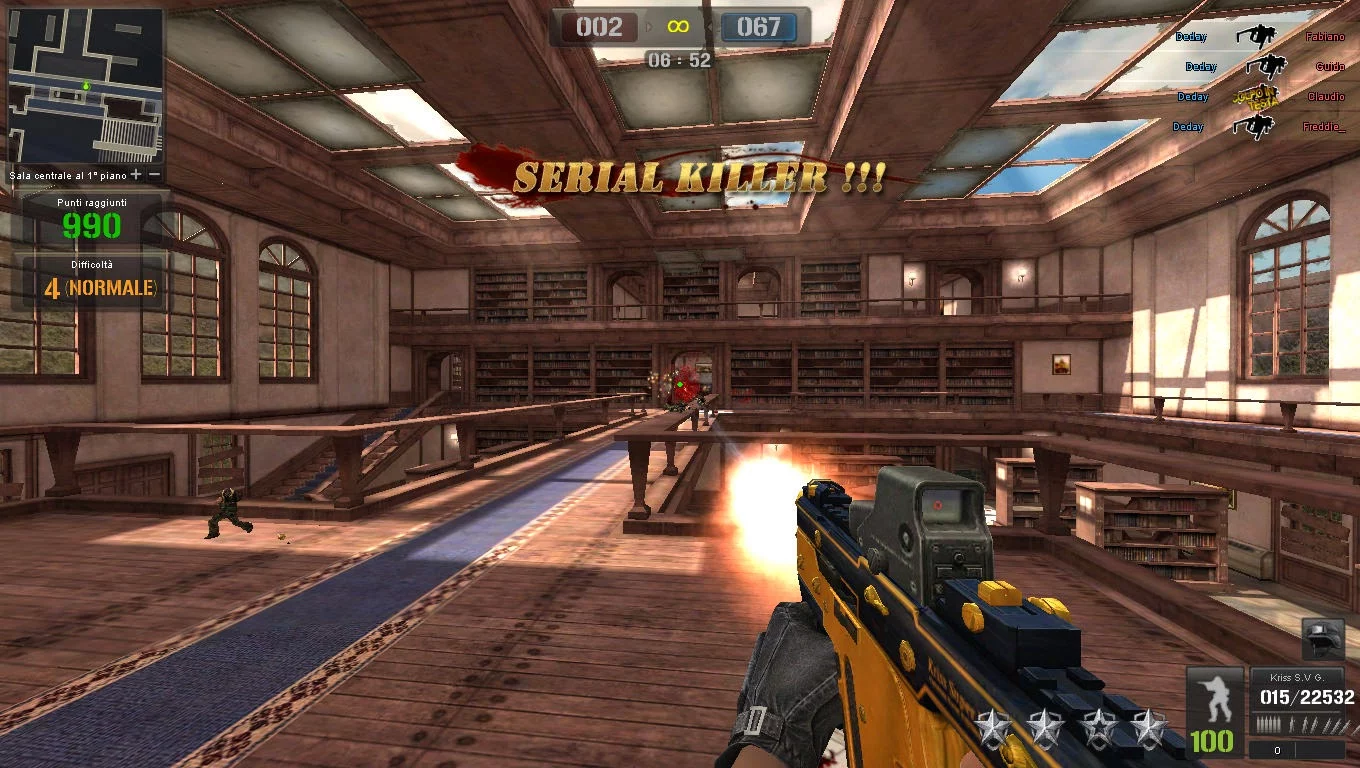The image size is (1360, 768).
Task: Zoom in the minimap with plus button
Action: tap(137, 175)
